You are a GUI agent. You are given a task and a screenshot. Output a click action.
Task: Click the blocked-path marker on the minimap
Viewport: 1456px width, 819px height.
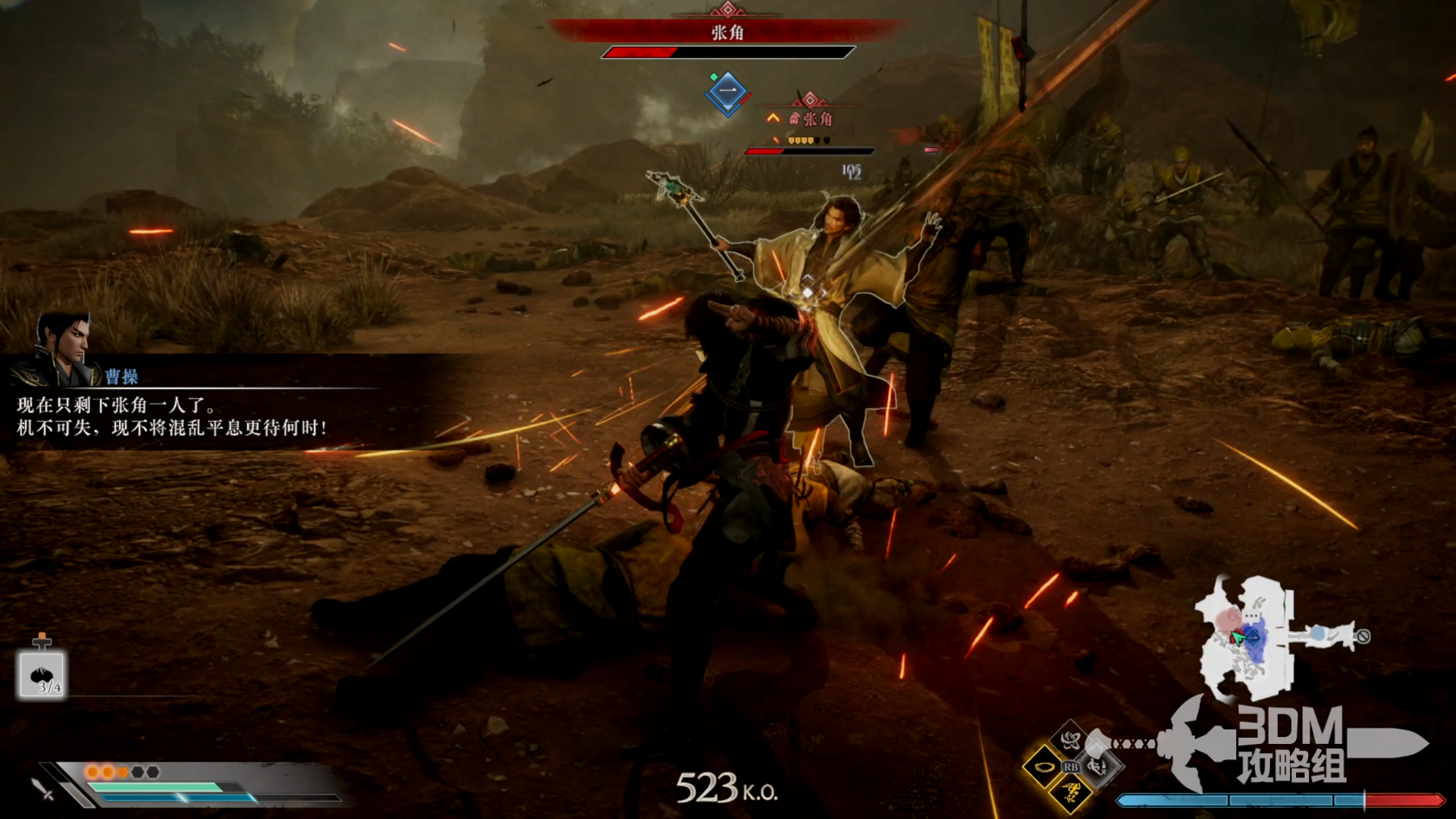coord(1363,636)
